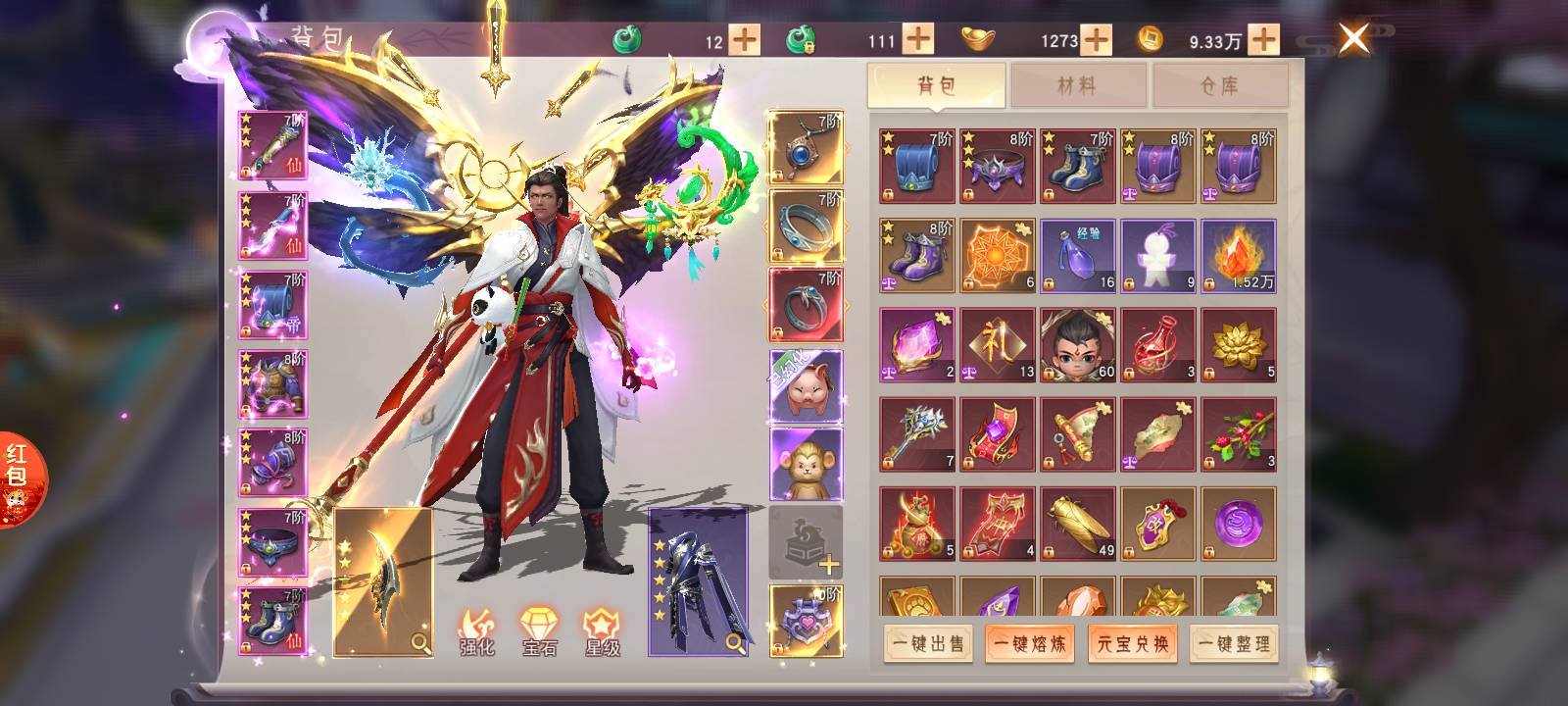Screen dimensions: 1568x706
Task: Open the 强化 enhancement menu
Action: point(477,632)
